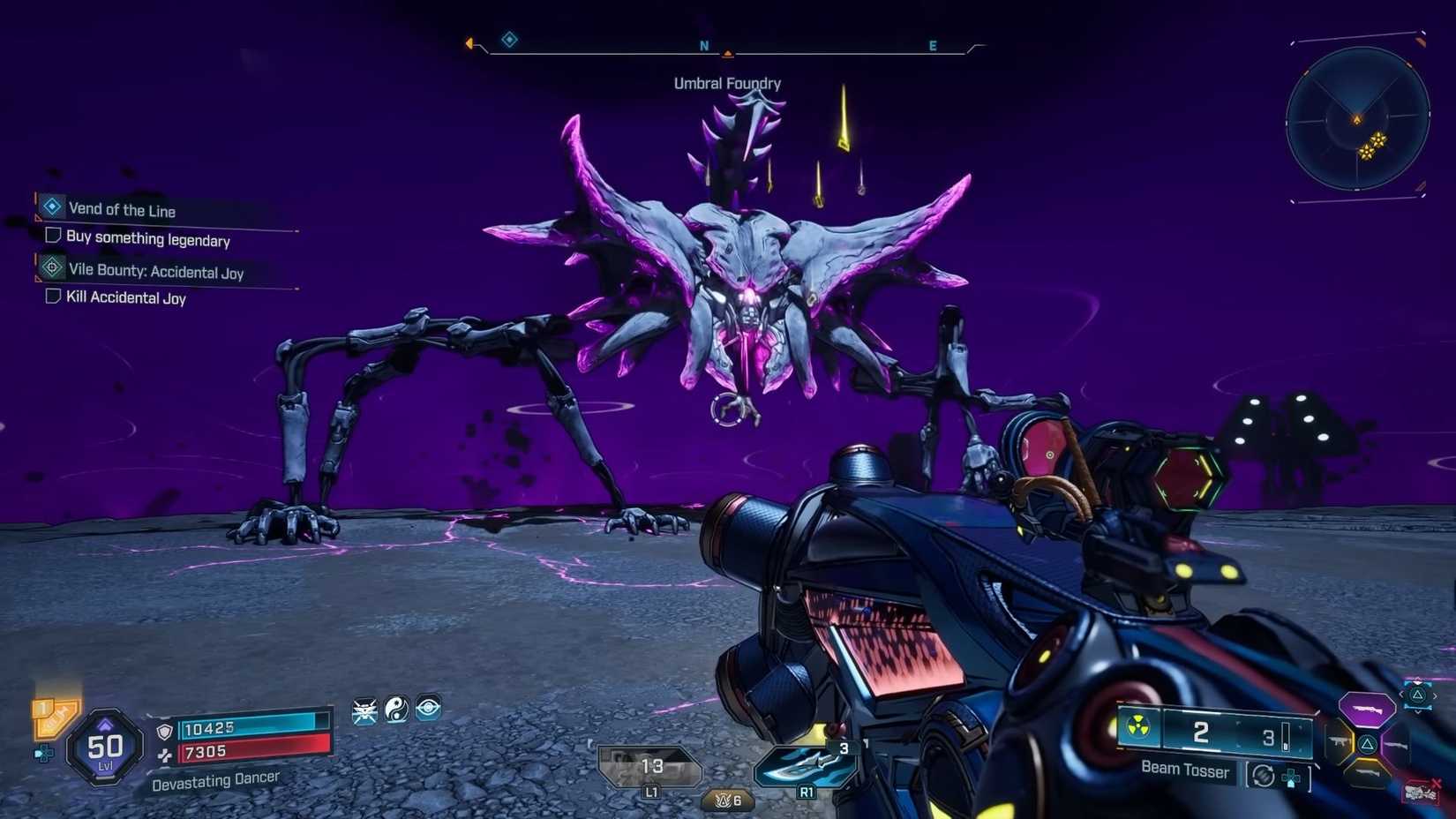Select the Guardian Rank badge showing 6
The image size is (1456, 819).
(726, 800)
